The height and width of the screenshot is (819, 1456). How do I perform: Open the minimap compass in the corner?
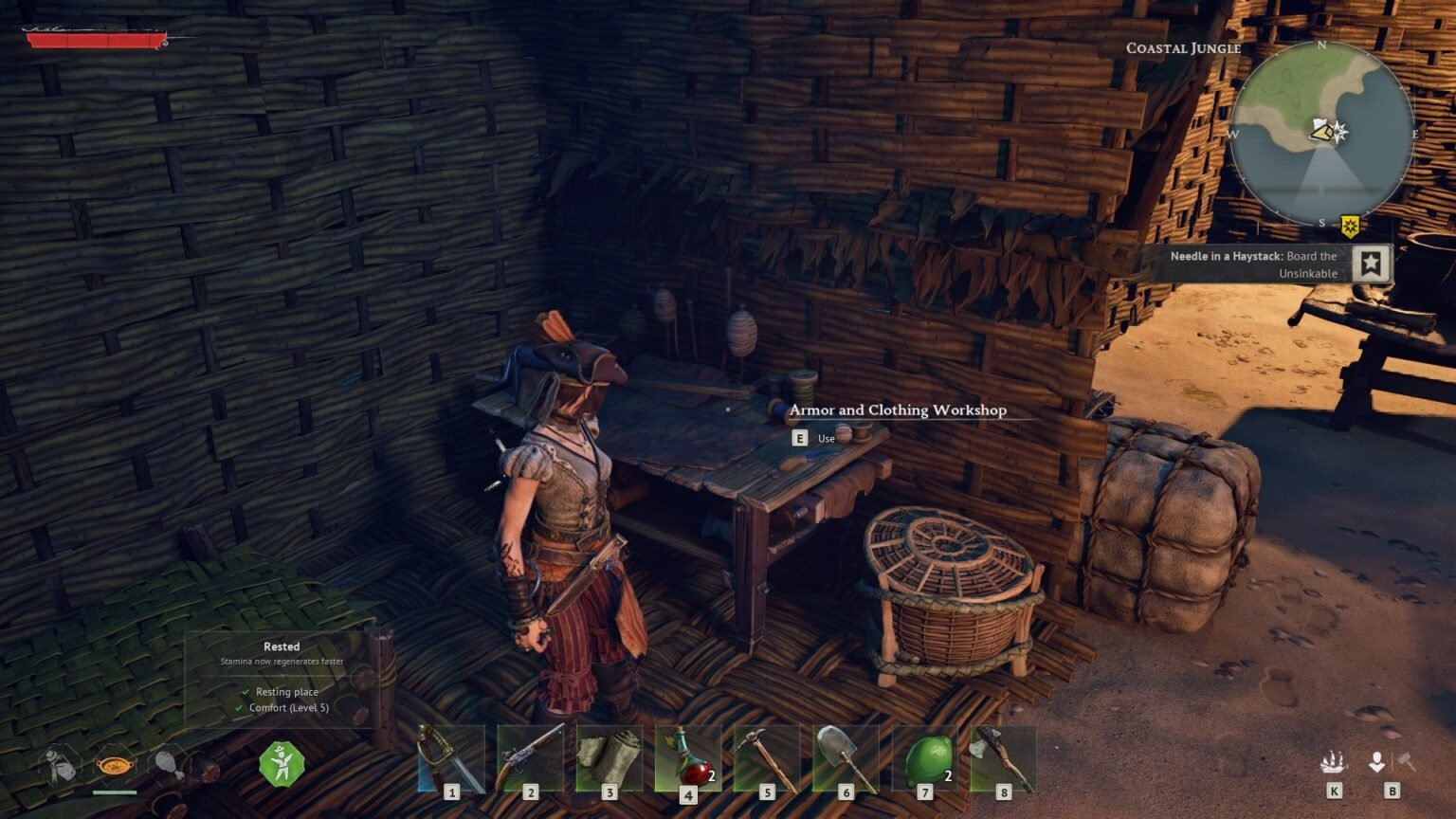[x=1321, y=135]
